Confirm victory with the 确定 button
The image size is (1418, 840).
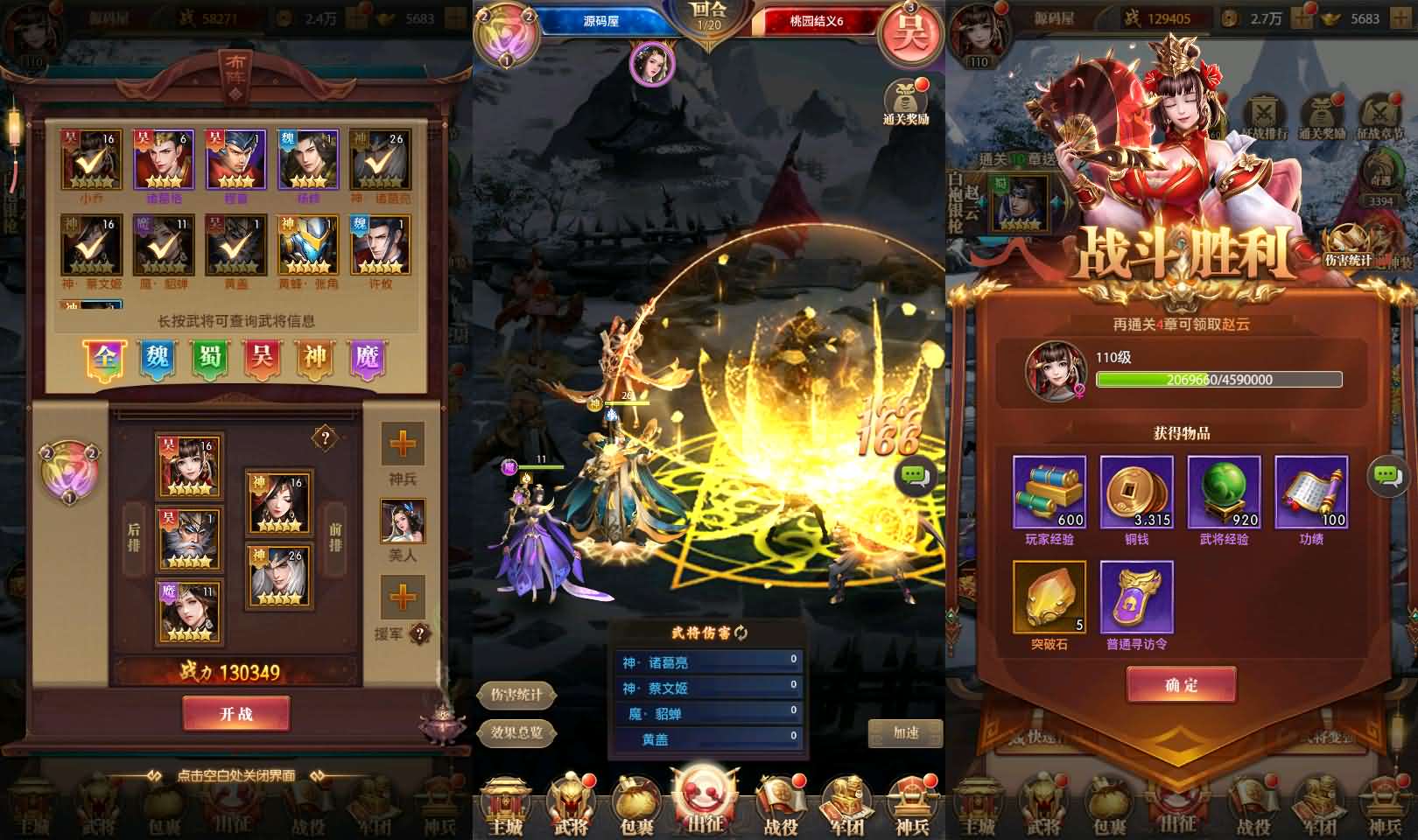pos(1181,684)
